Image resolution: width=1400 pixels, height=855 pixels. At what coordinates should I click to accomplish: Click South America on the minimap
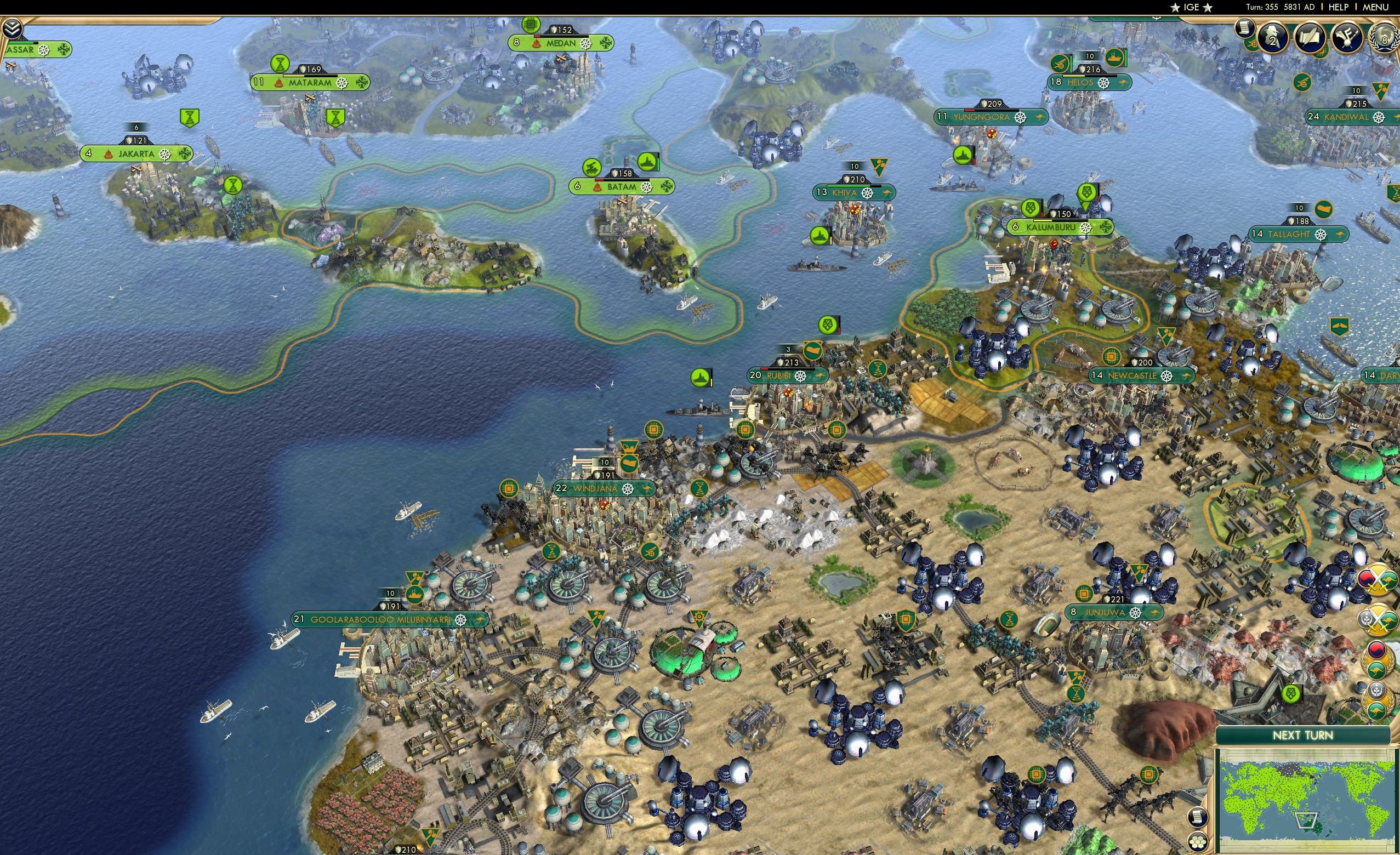[1378, 820]
